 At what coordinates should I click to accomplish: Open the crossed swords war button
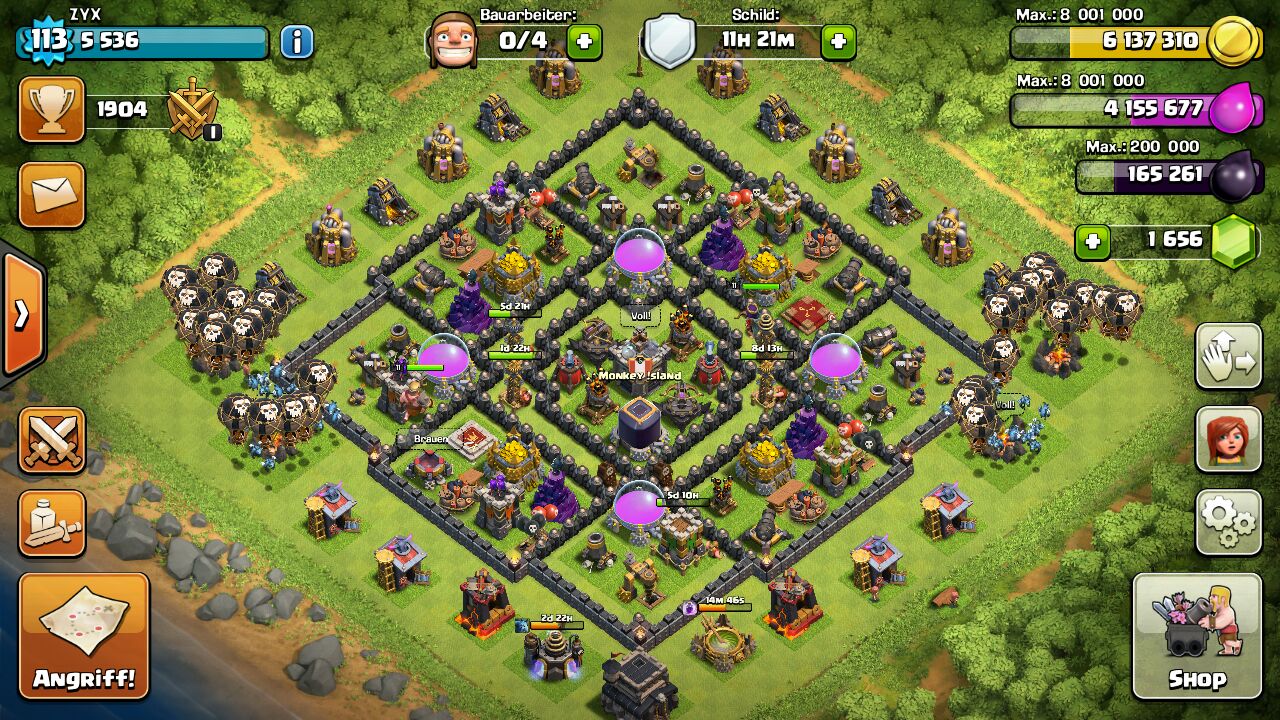pyautogui.click(x=52, y=440)
